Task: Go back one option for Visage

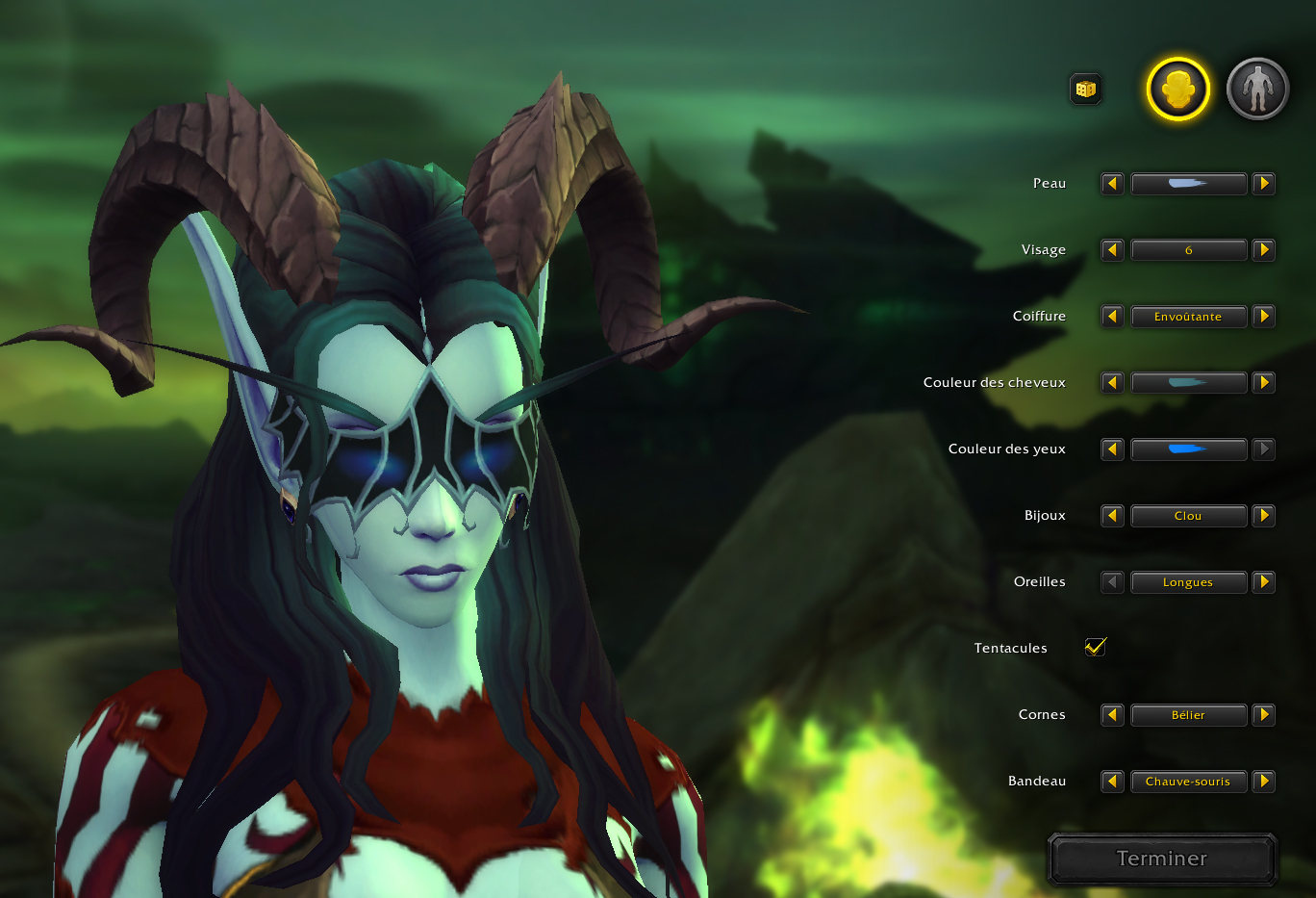Action: coord(1112,249)
